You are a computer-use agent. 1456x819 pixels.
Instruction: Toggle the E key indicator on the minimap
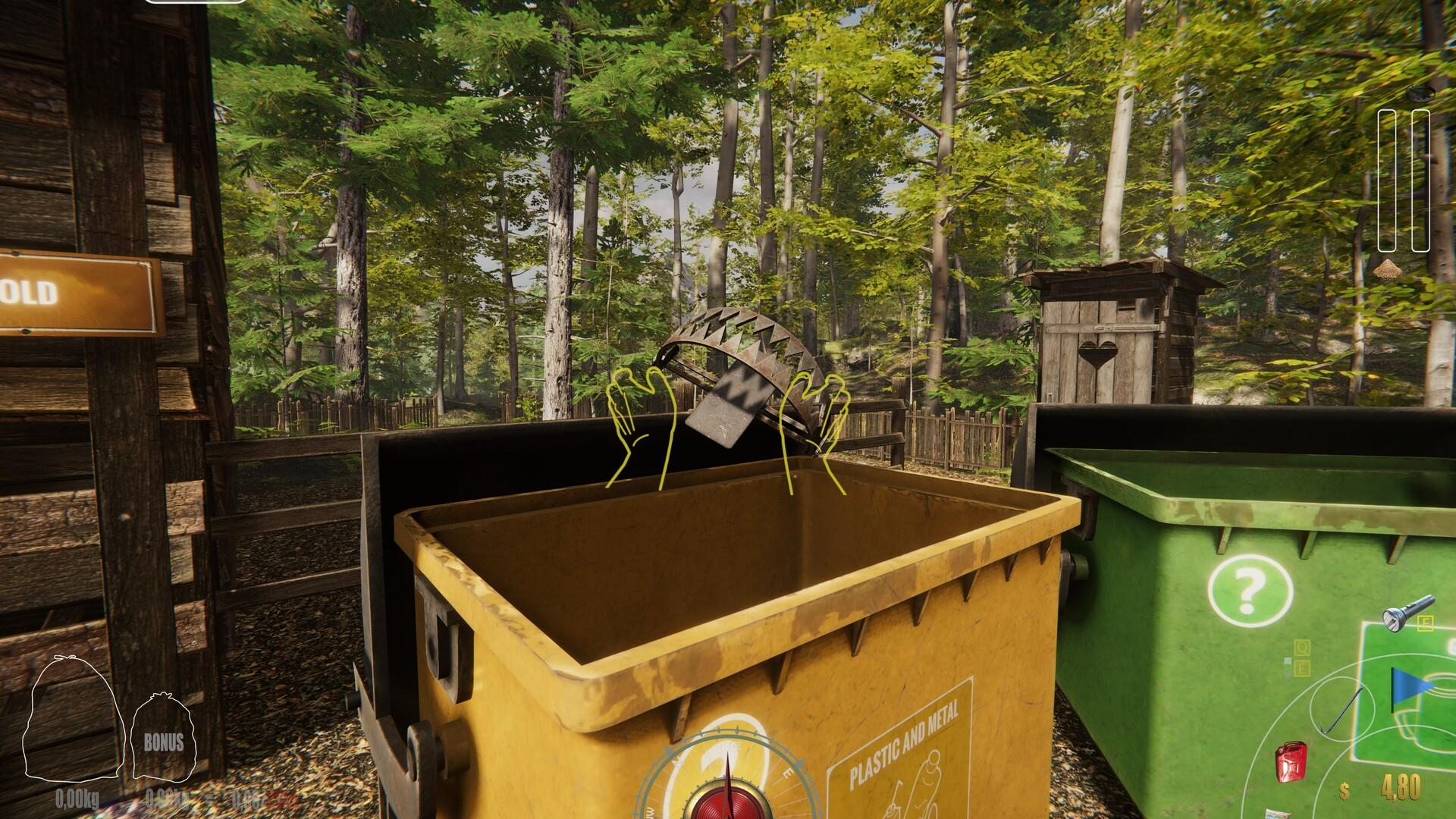(1302, 667)
